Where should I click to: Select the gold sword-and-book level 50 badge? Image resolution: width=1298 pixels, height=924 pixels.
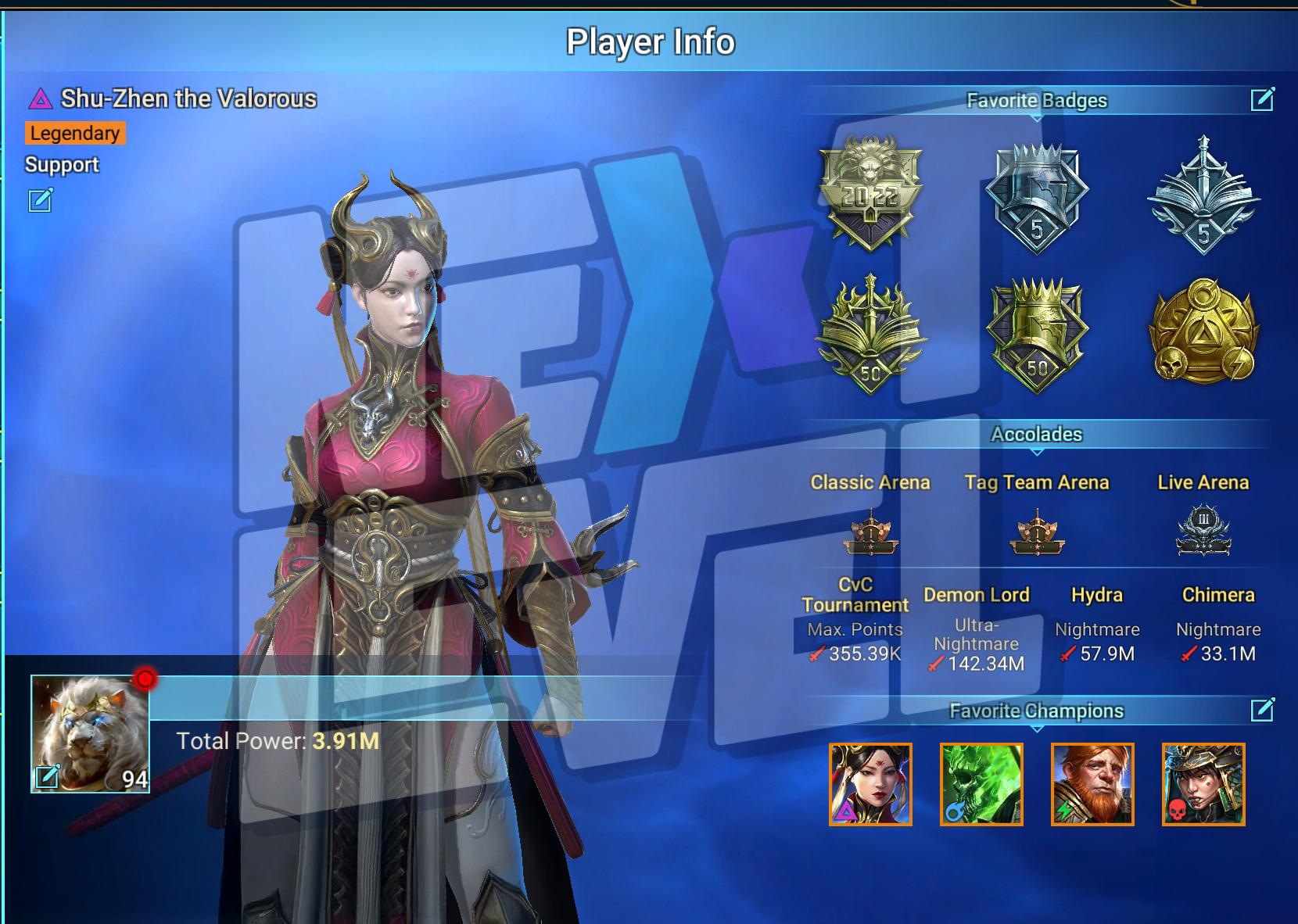(870, 335)
